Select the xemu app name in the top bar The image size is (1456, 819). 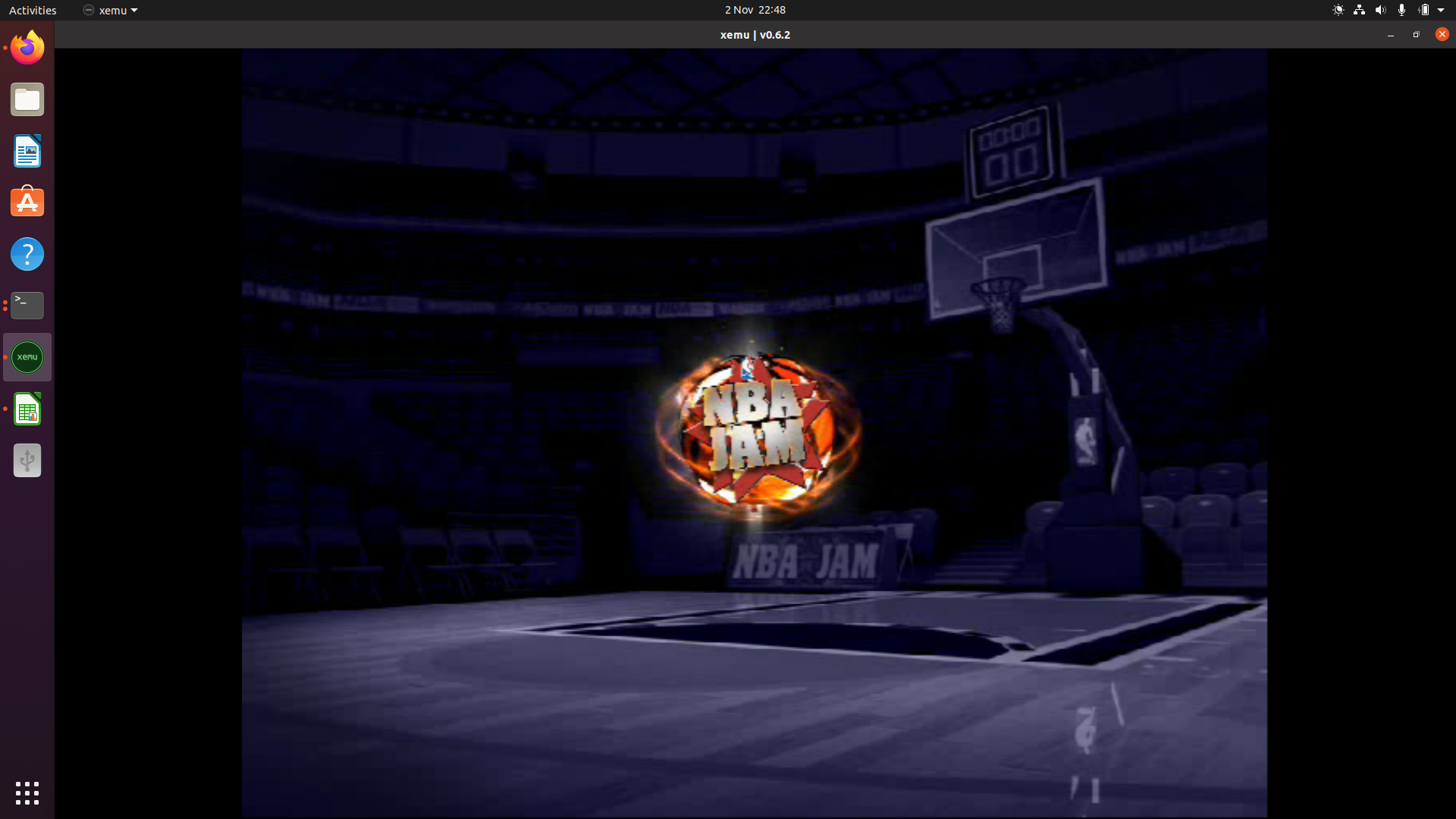tap(111, 10)
